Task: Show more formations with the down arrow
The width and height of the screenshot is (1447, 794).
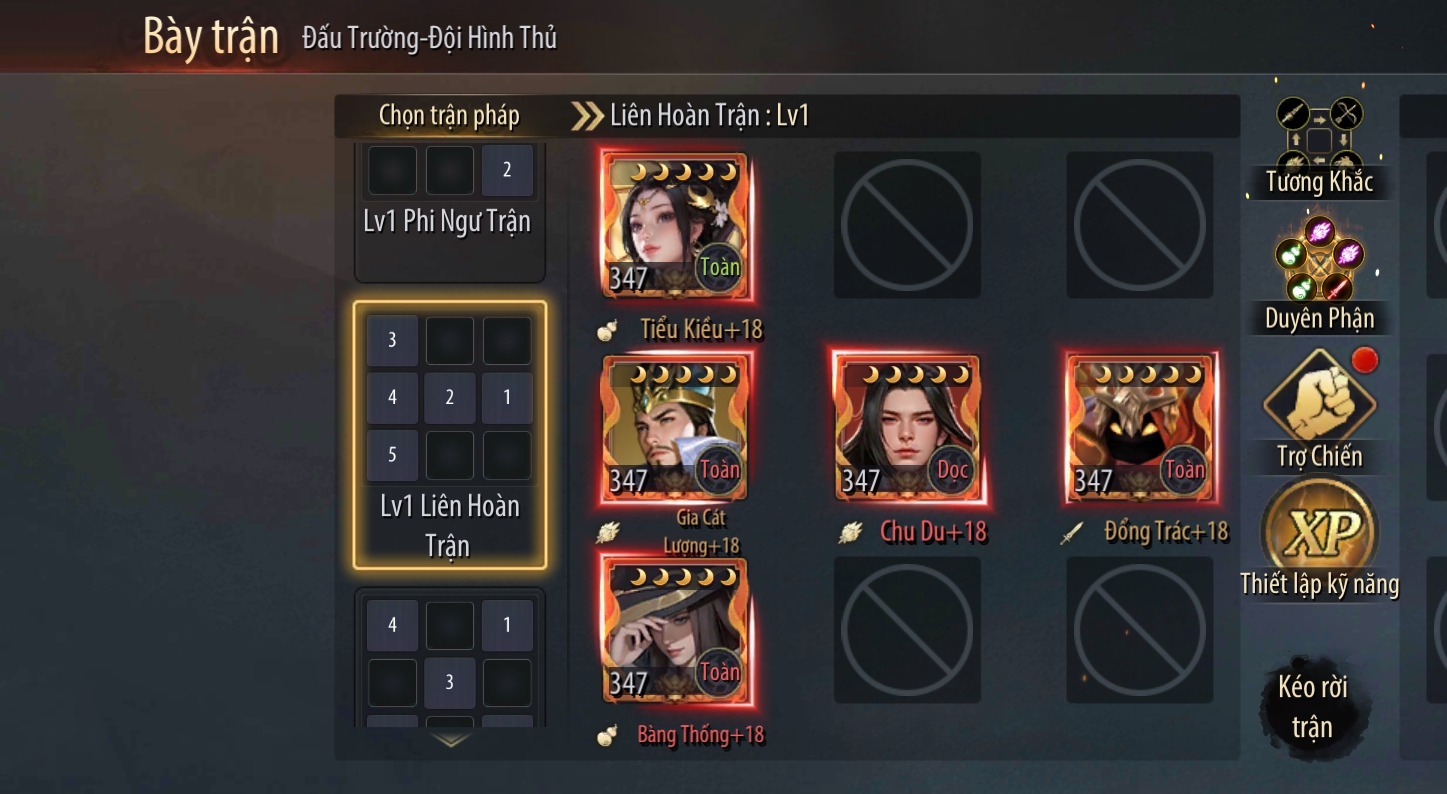Action: tap(451, 740)
